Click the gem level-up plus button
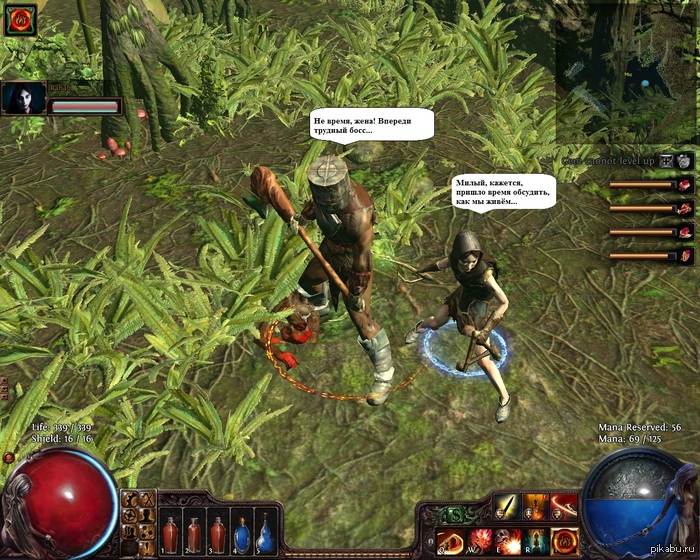This screenshot has width=700, height=560. (685, 161)
